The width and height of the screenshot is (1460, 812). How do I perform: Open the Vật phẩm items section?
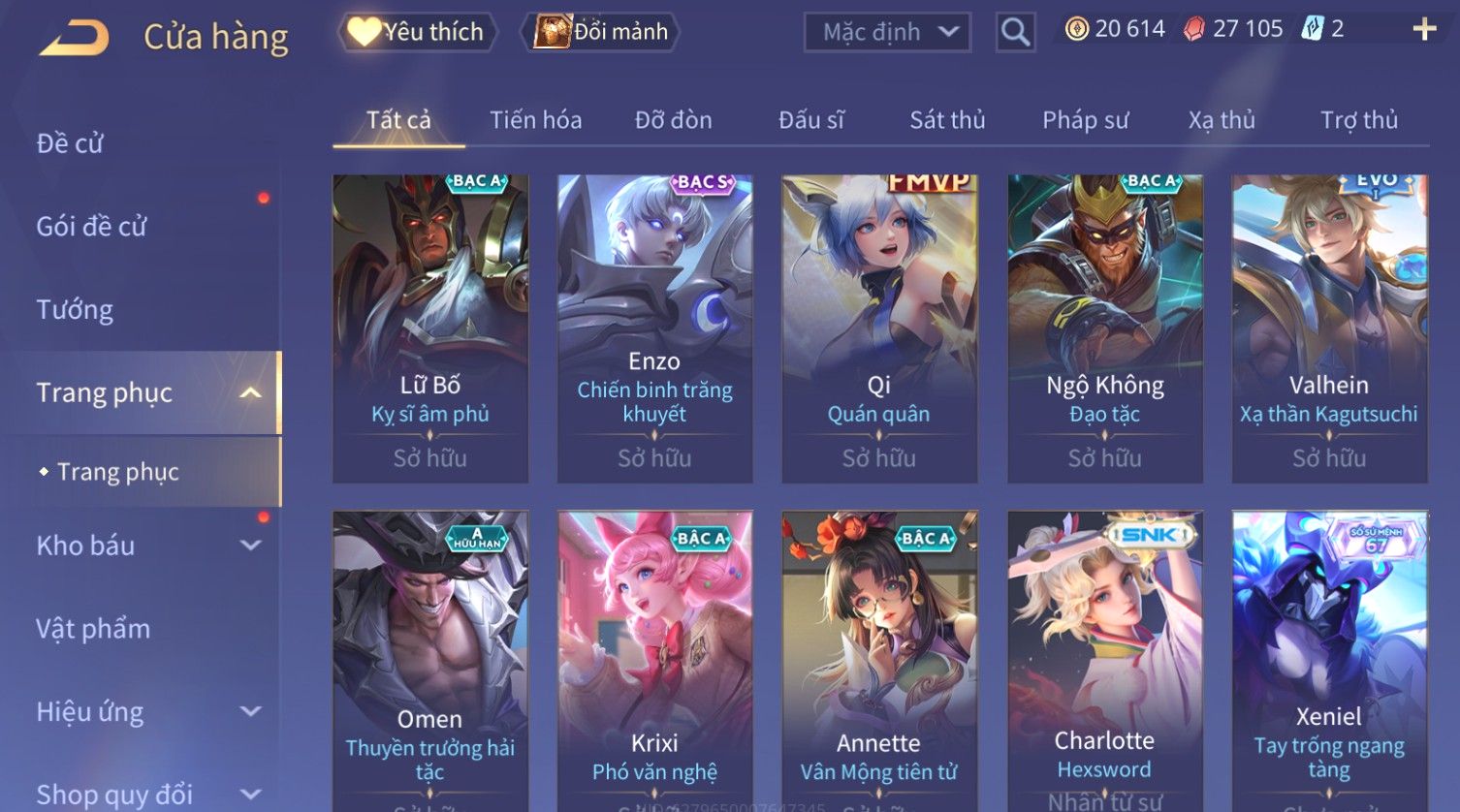click(x=93, y=629)
